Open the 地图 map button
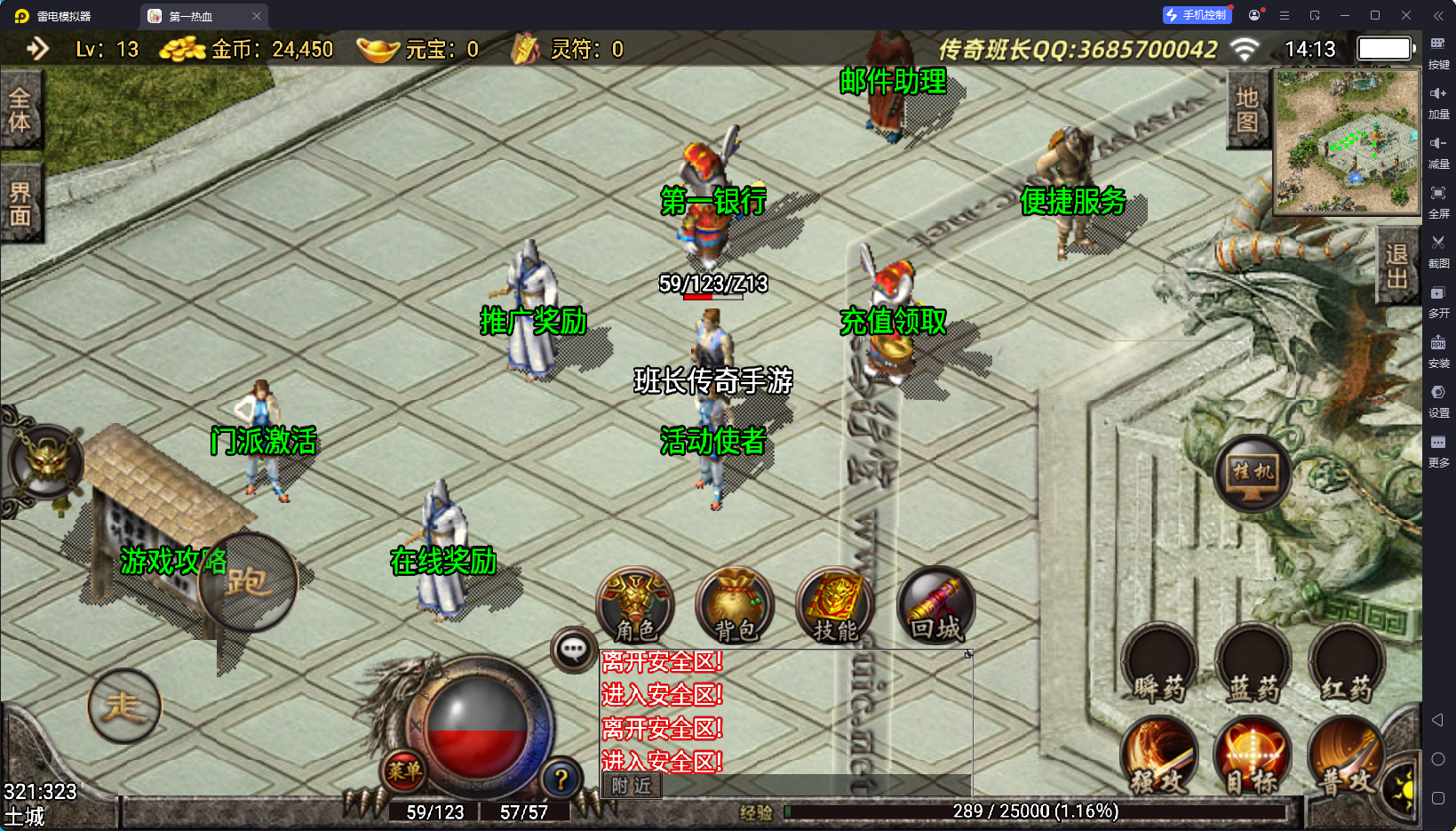This screenshot has height=831, width=1456. 1247,109
